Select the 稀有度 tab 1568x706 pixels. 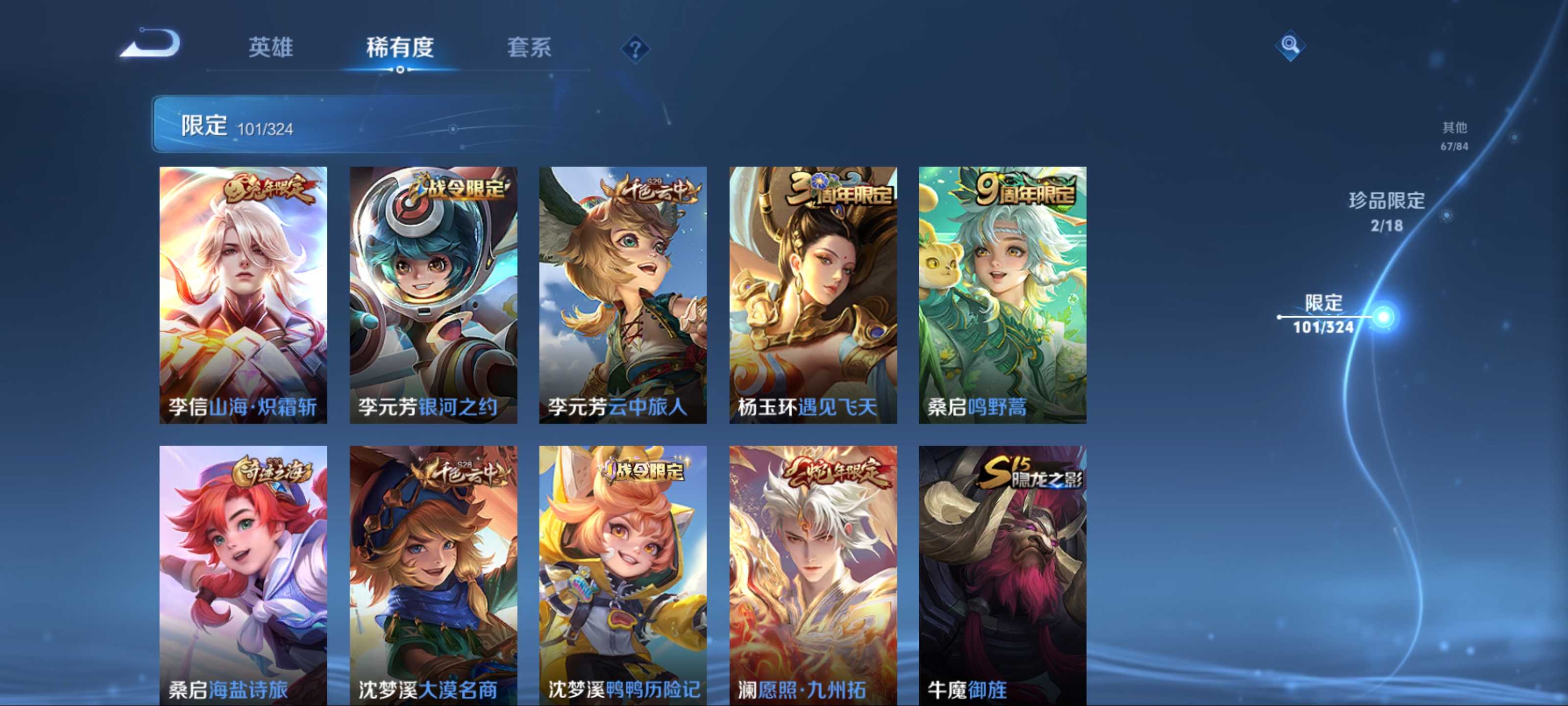point(400,47)
